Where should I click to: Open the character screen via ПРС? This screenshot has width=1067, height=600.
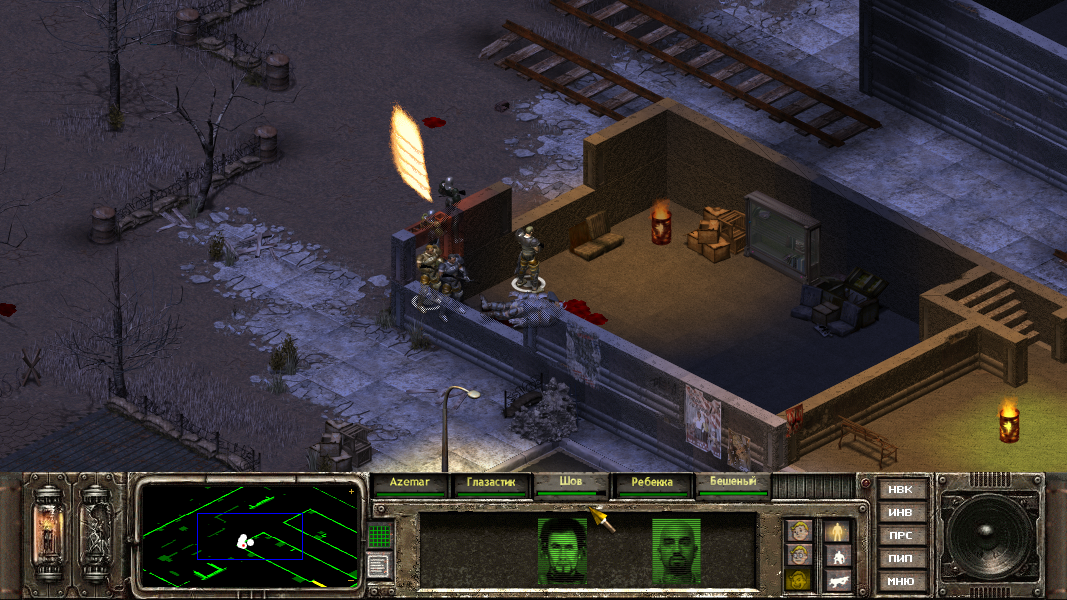900,535
